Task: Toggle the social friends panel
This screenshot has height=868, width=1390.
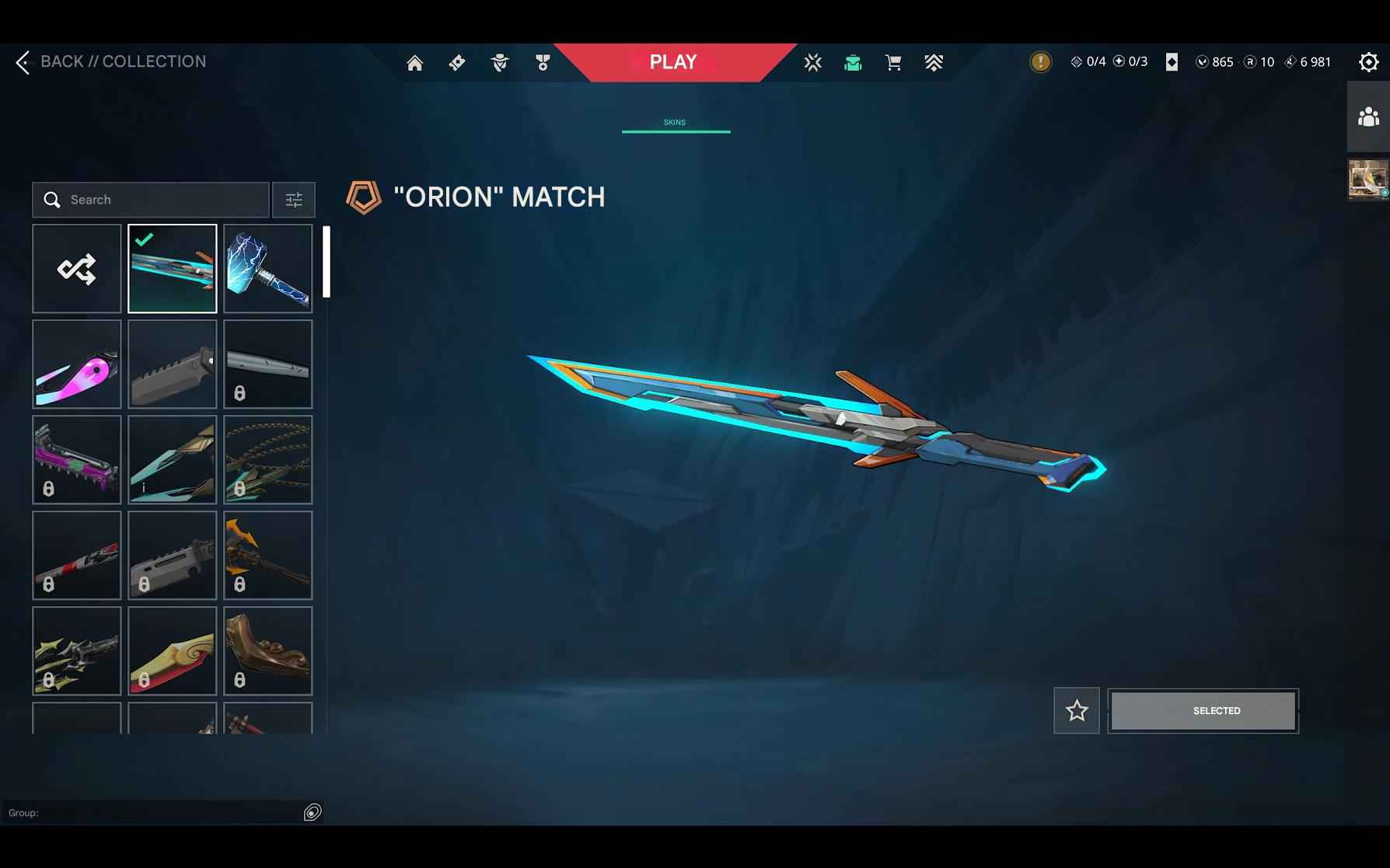Action: 1367,118
